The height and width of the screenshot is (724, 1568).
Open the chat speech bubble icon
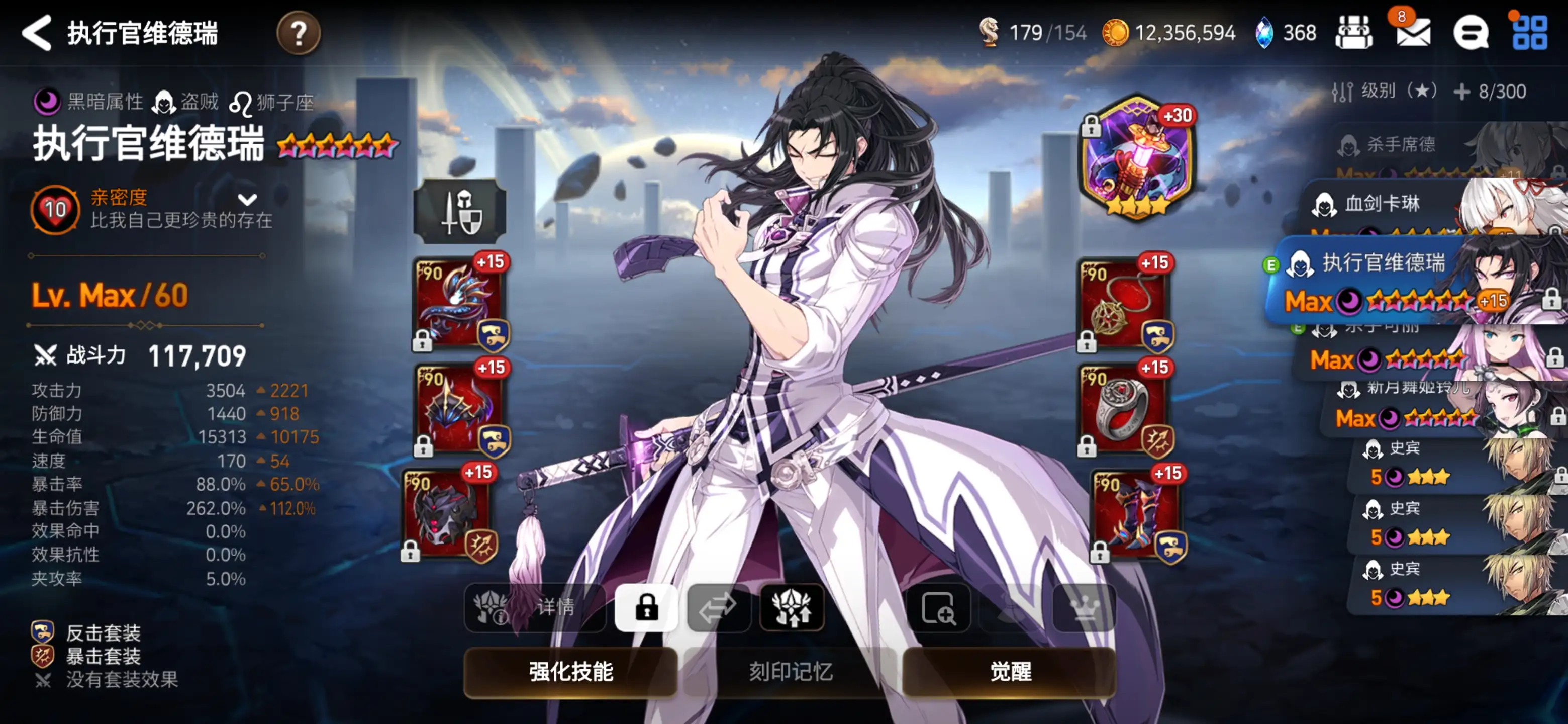1471,33
